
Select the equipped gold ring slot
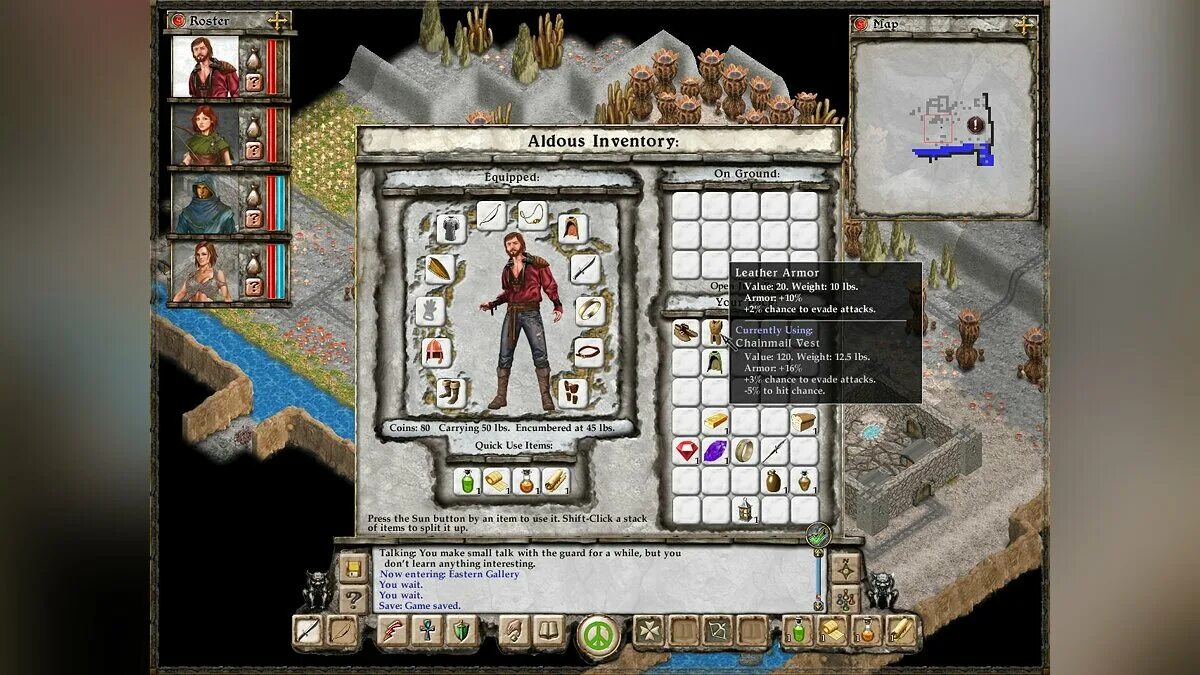(x=588, y=310)
